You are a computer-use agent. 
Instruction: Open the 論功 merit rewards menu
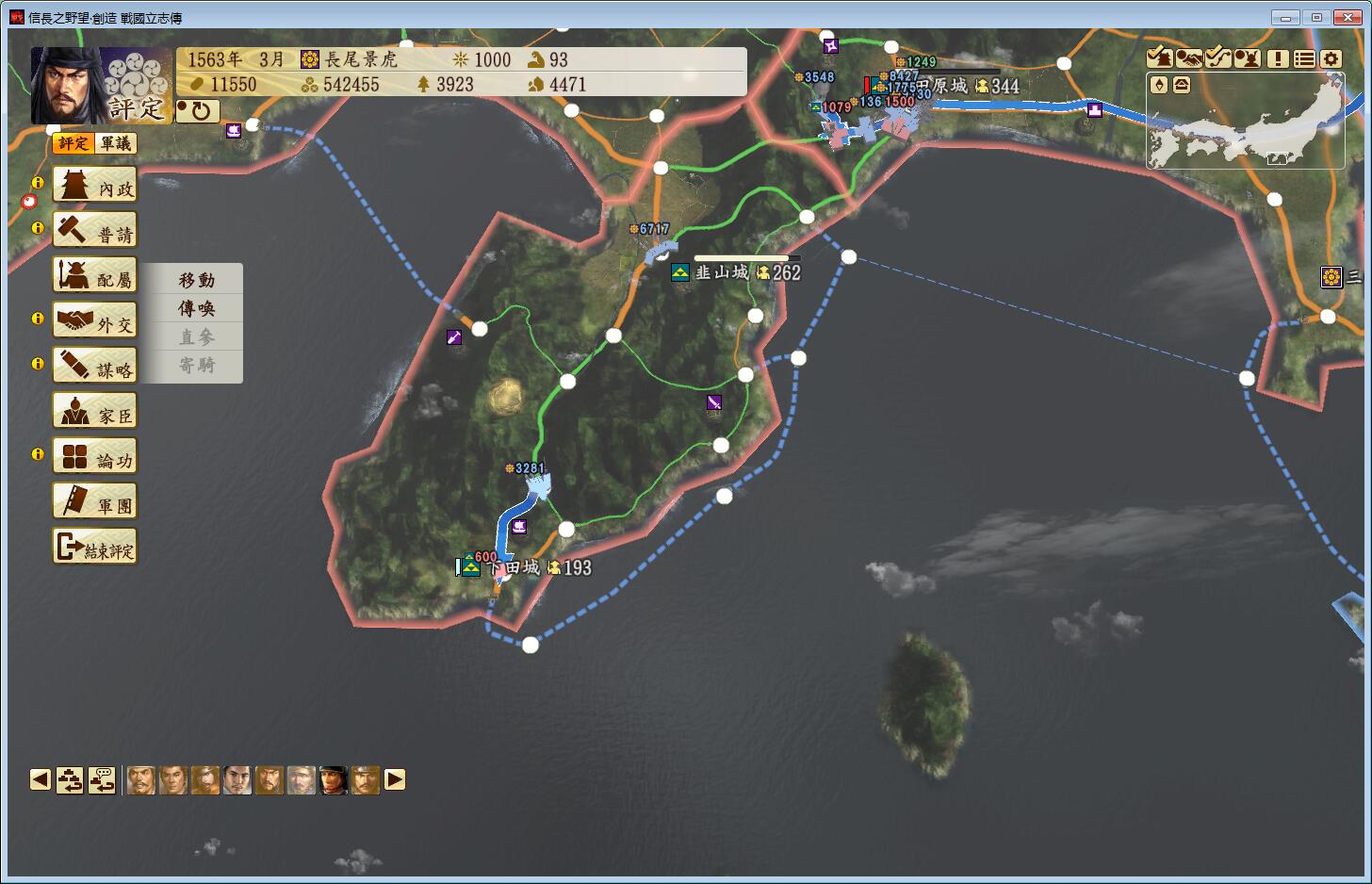(x=95, y=457)
